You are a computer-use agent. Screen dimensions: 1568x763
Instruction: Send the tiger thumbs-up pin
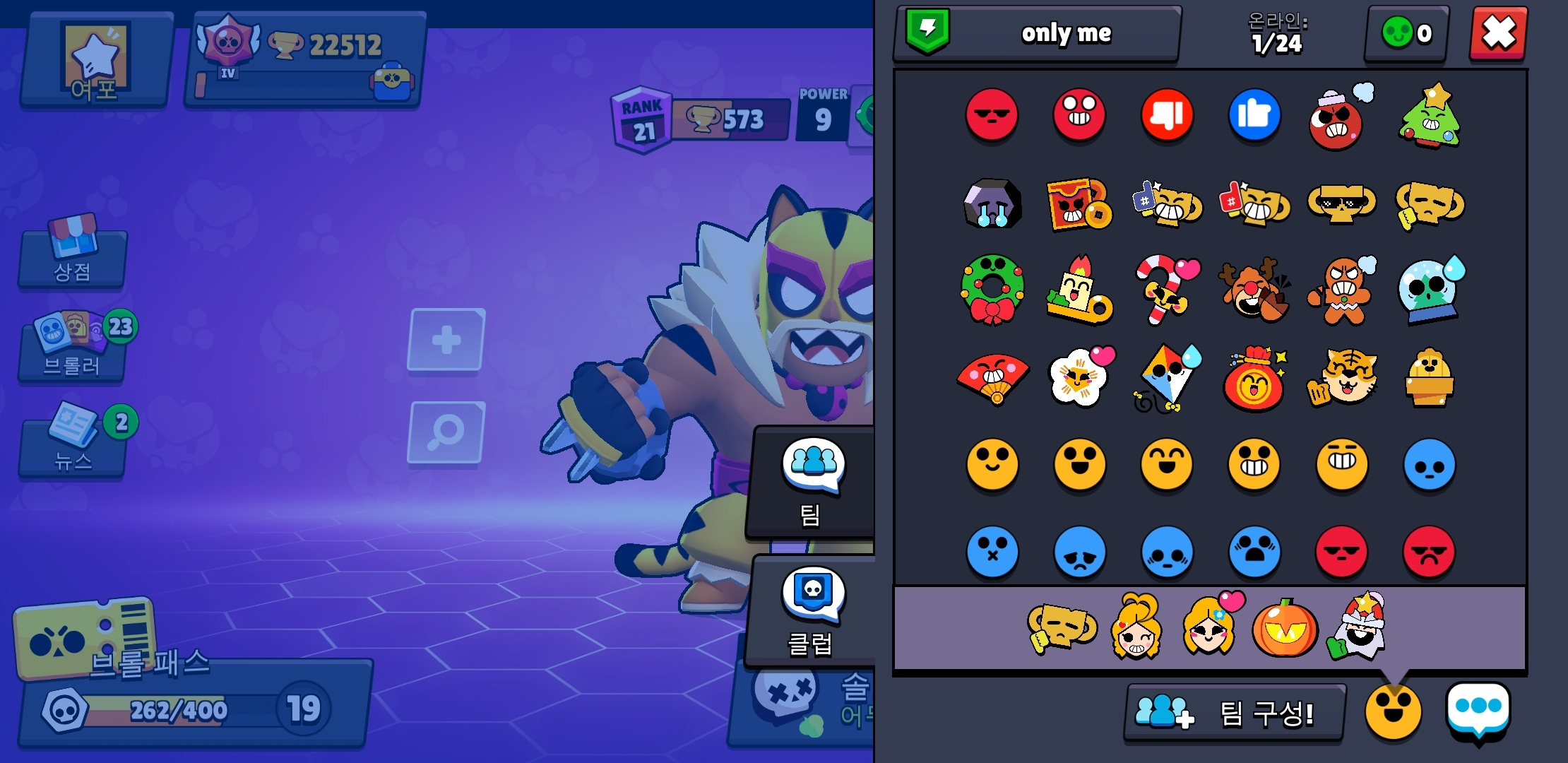tap(1342, 378)
